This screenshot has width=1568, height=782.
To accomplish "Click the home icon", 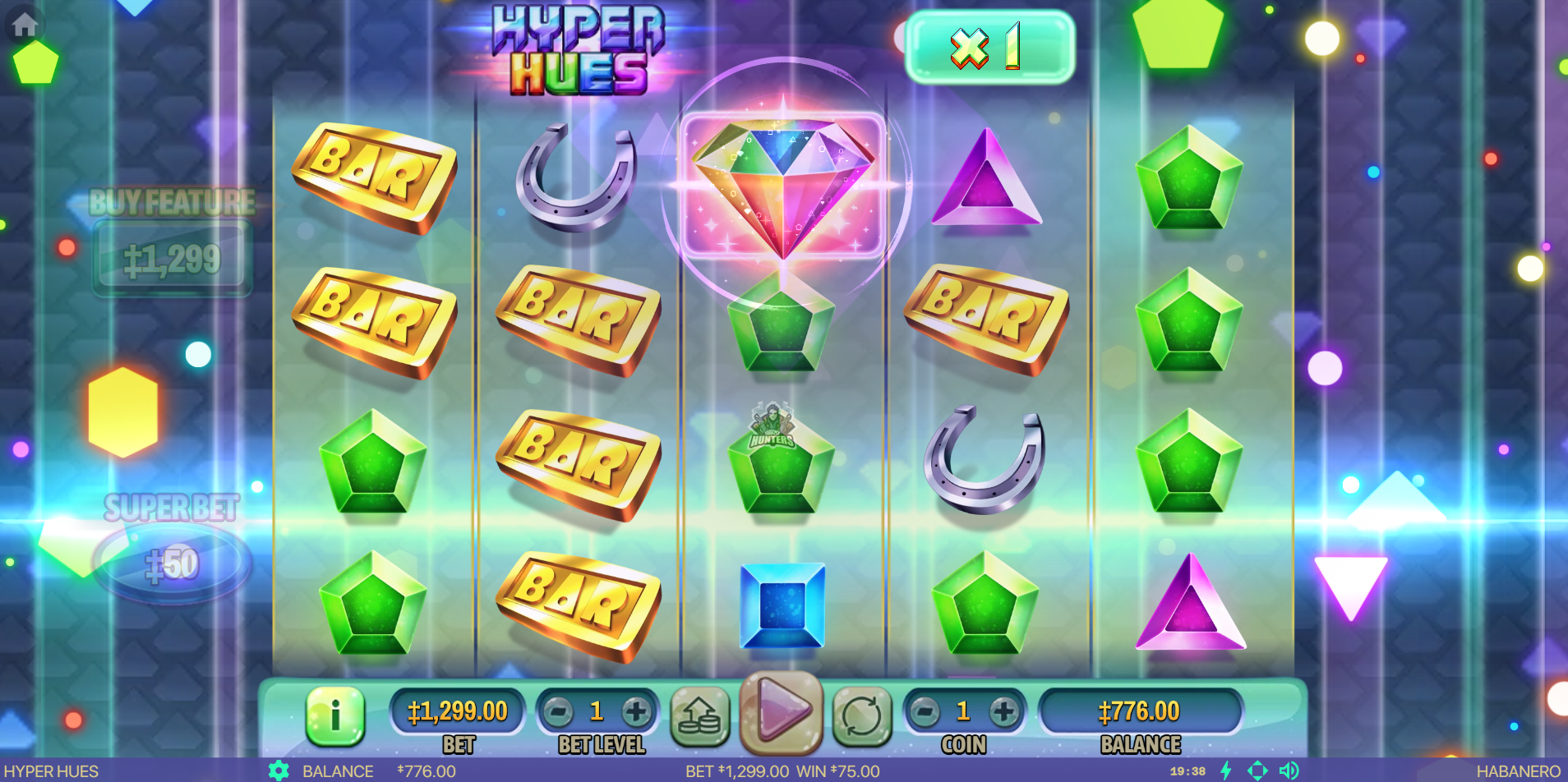I will (25, 25).
